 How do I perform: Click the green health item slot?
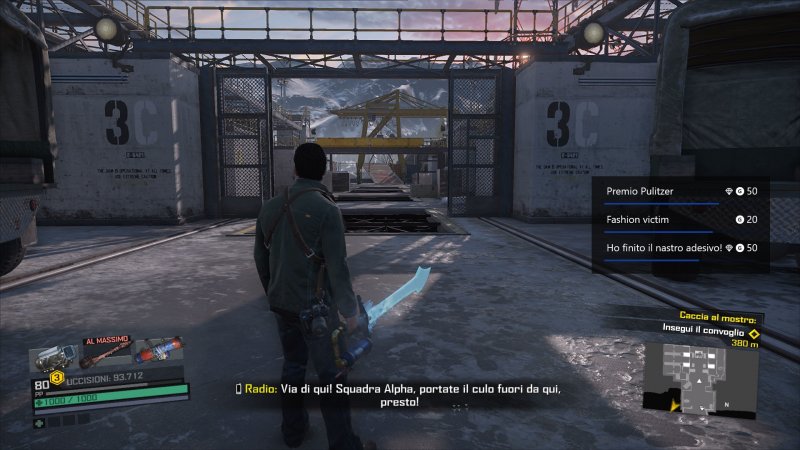coord(39,421)
